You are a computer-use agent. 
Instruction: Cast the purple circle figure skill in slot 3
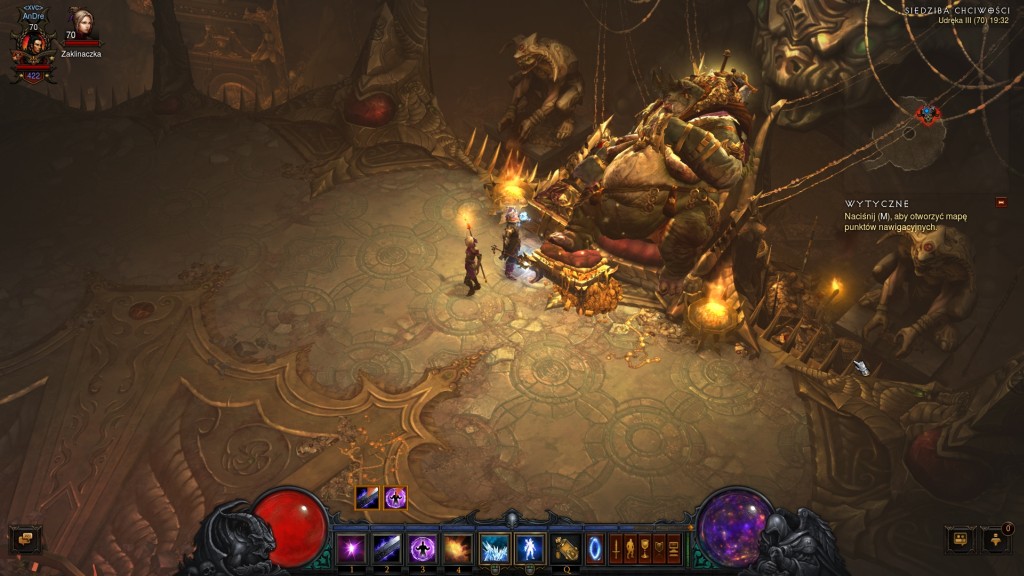[423, 548]
